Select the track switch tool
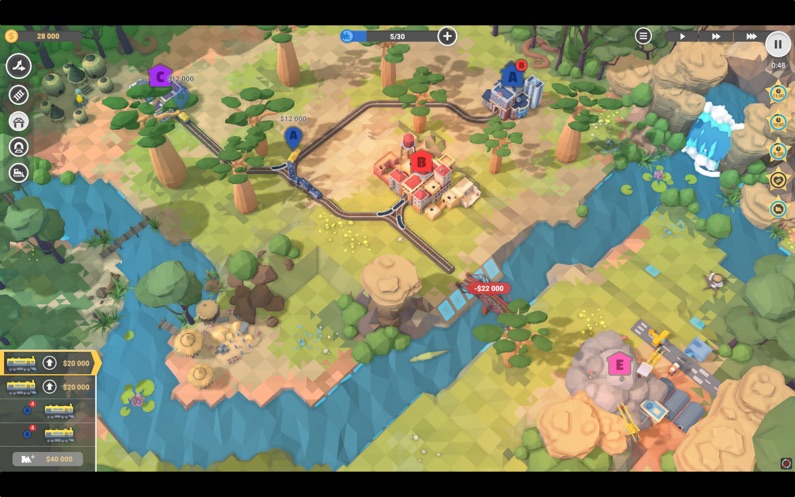The width and height of the screenshot is (795, 497). pyautogui.click(x=18, y=67)
